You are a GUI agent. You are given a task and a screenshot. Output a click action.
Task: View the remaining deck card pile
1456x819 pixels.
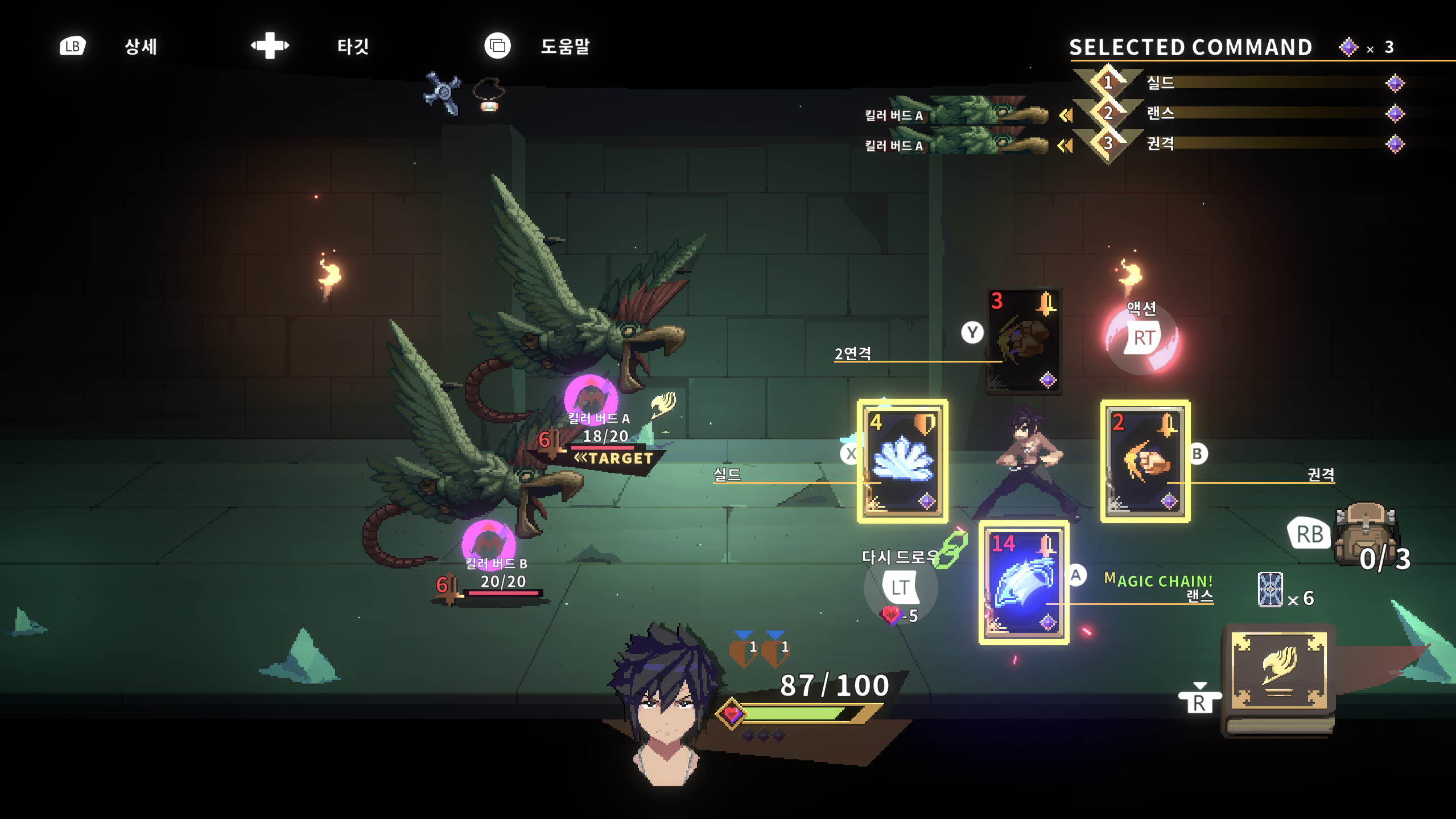point(1270,590)
